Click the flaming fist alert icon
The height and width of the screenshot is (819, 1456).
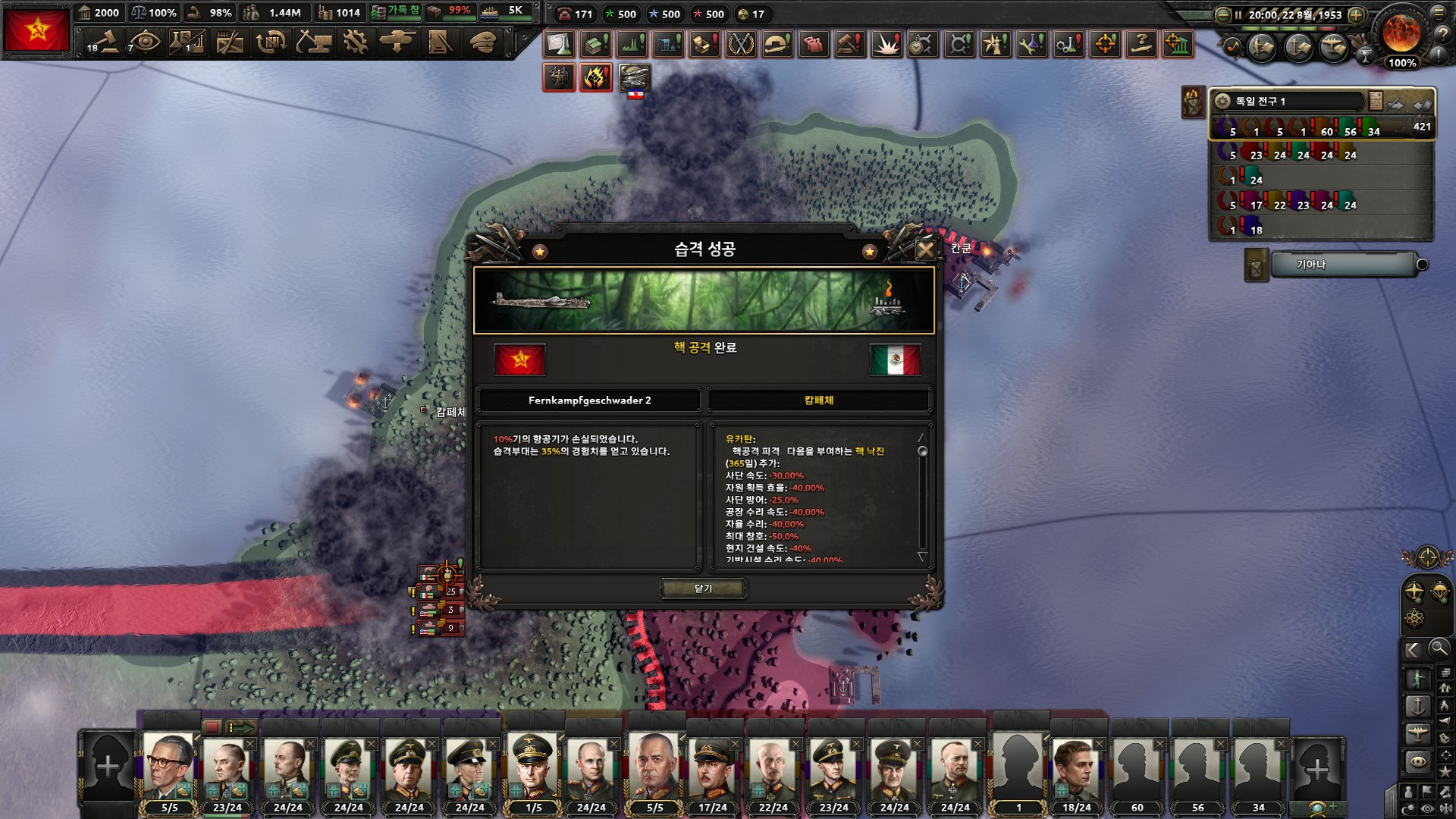596,77
